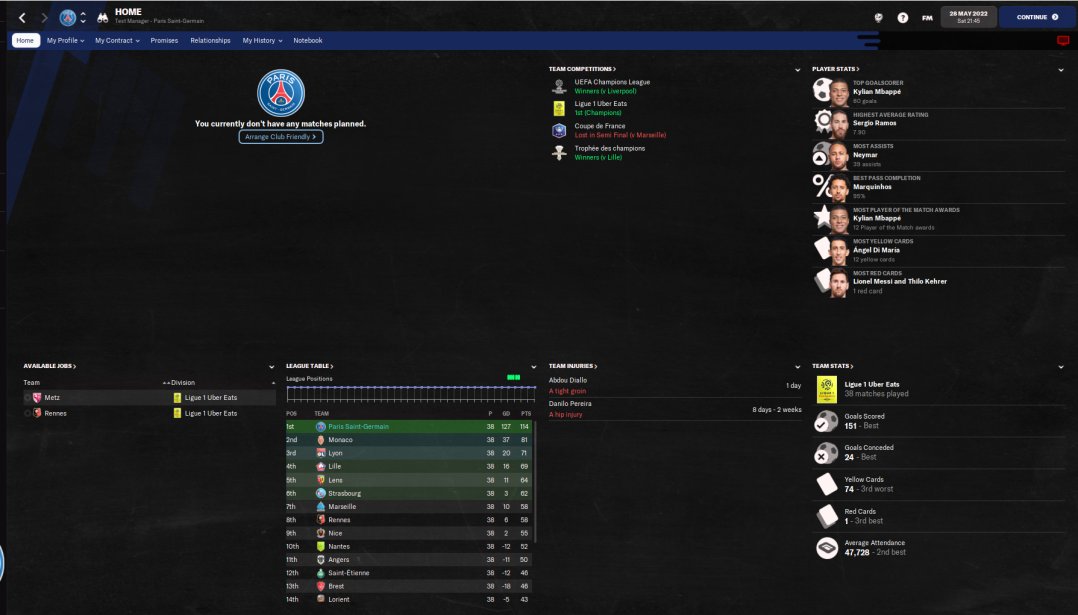Open the My History dropdown
Image resolution: width=1078 pixels, height=615 pixels.
pyautogui.click(x=262, y=41)
